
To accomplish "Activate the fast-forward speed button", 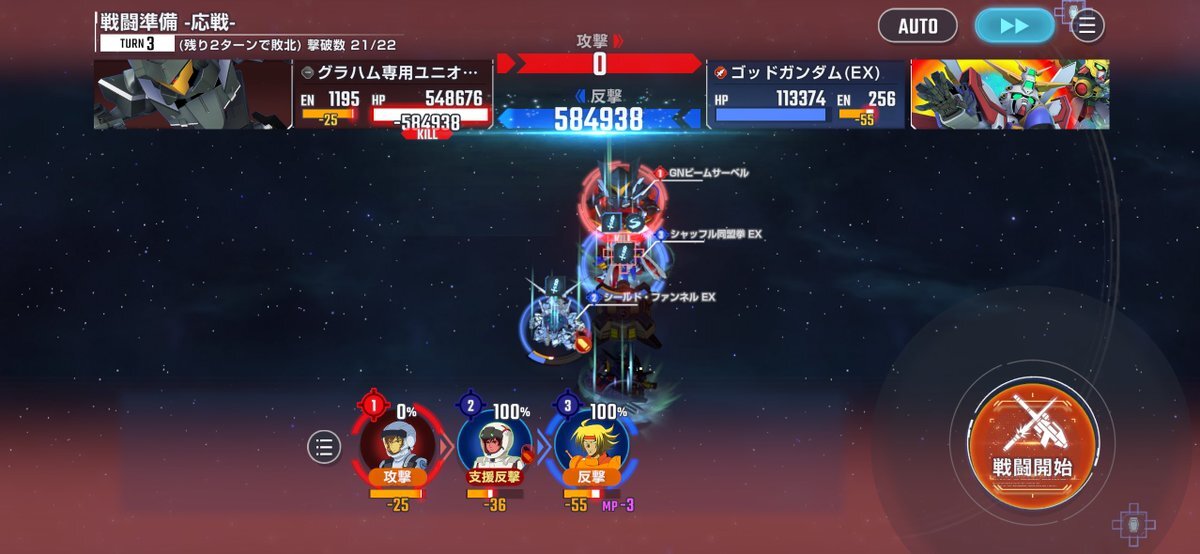I will point(1014,26).
